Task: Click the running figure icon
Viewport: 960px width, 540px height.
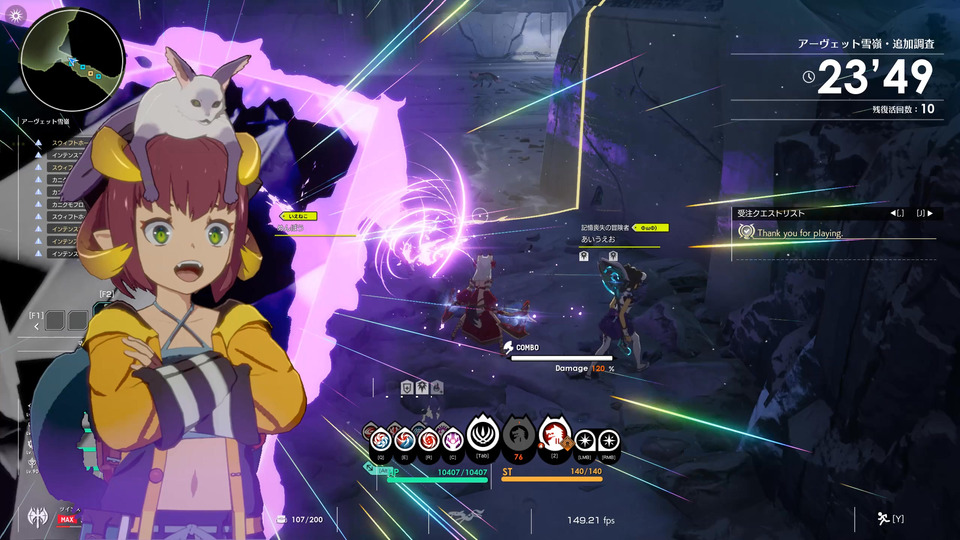Action: coord(883,518)
